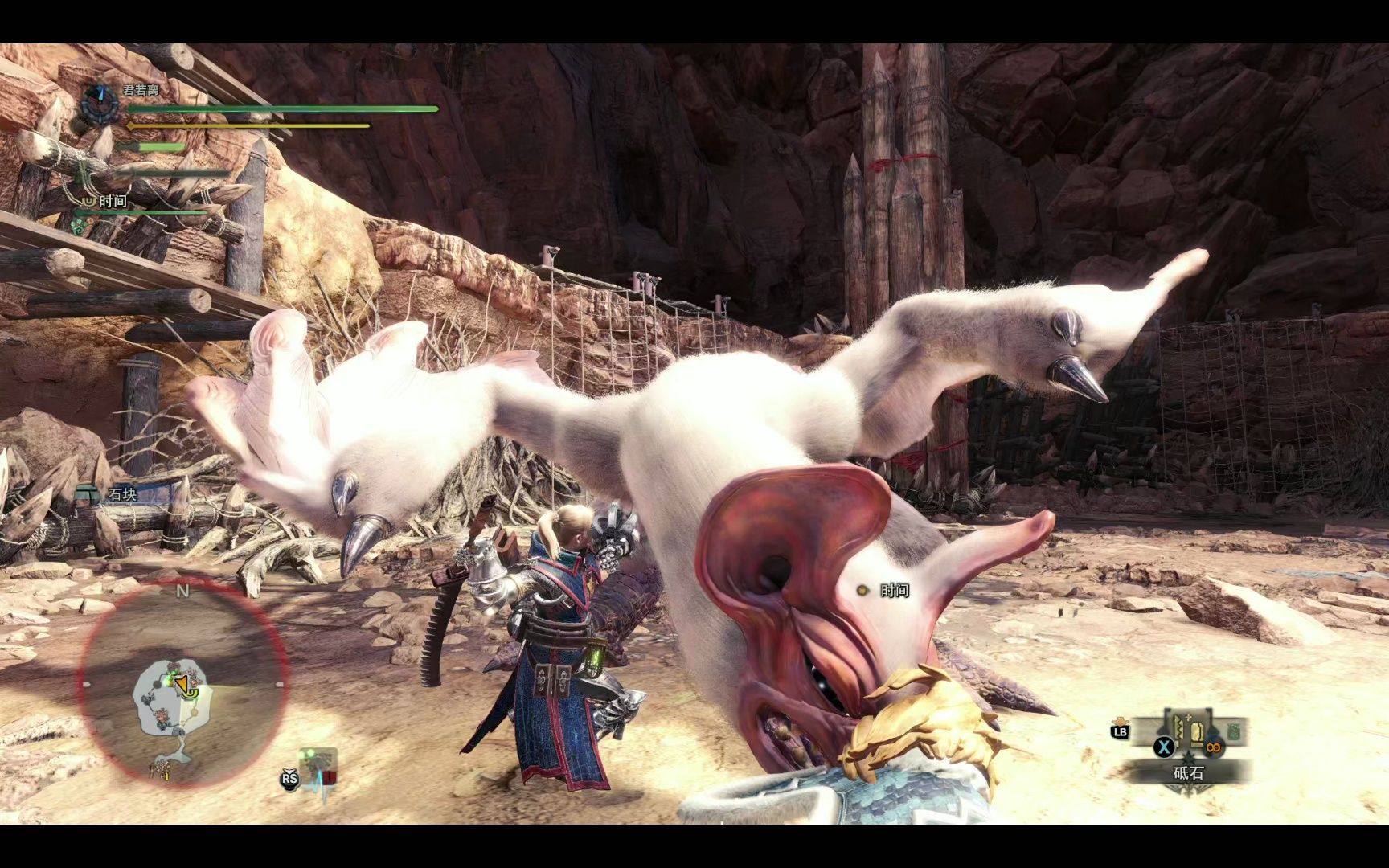Click the 砥石 item name label

tap(1189, 773)
